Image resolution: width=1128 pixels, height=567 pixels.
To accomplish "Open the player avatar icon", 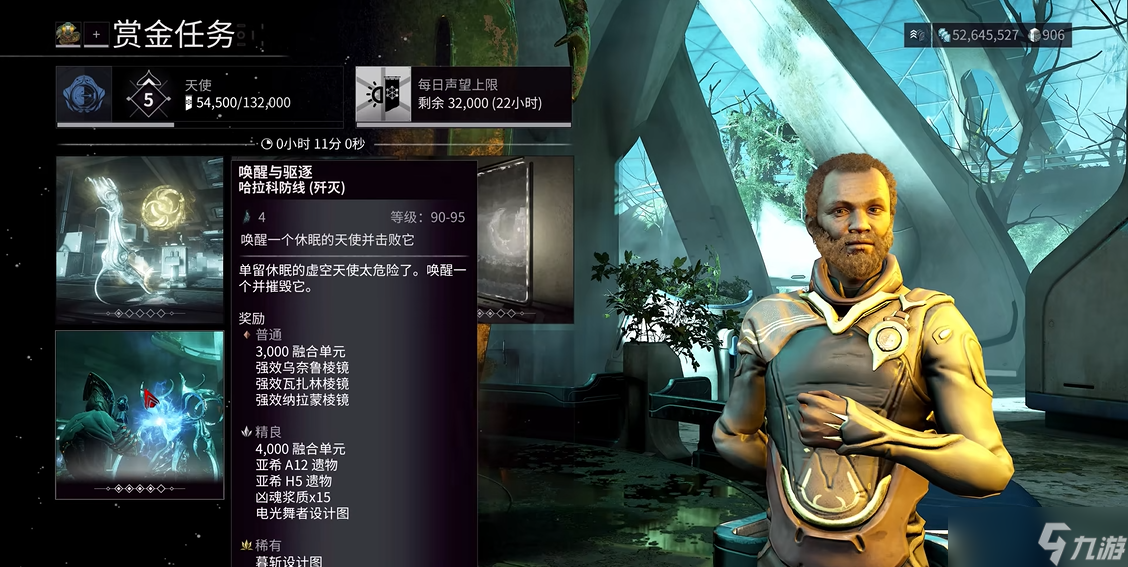I will tap(69, 34).
